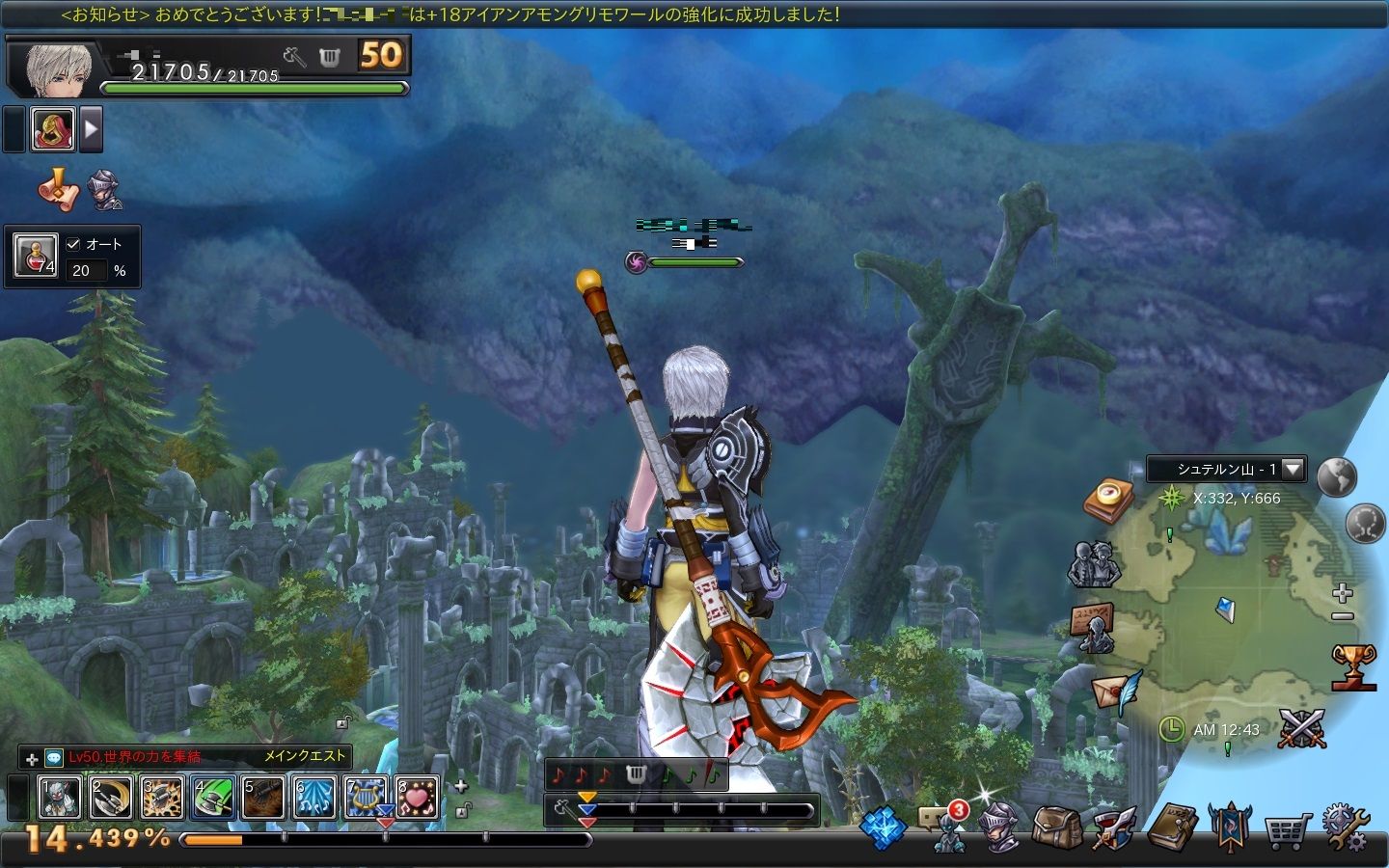1389x868 pixels.
Task: Open the brown journal book icon
Action: coord(1173,827)
